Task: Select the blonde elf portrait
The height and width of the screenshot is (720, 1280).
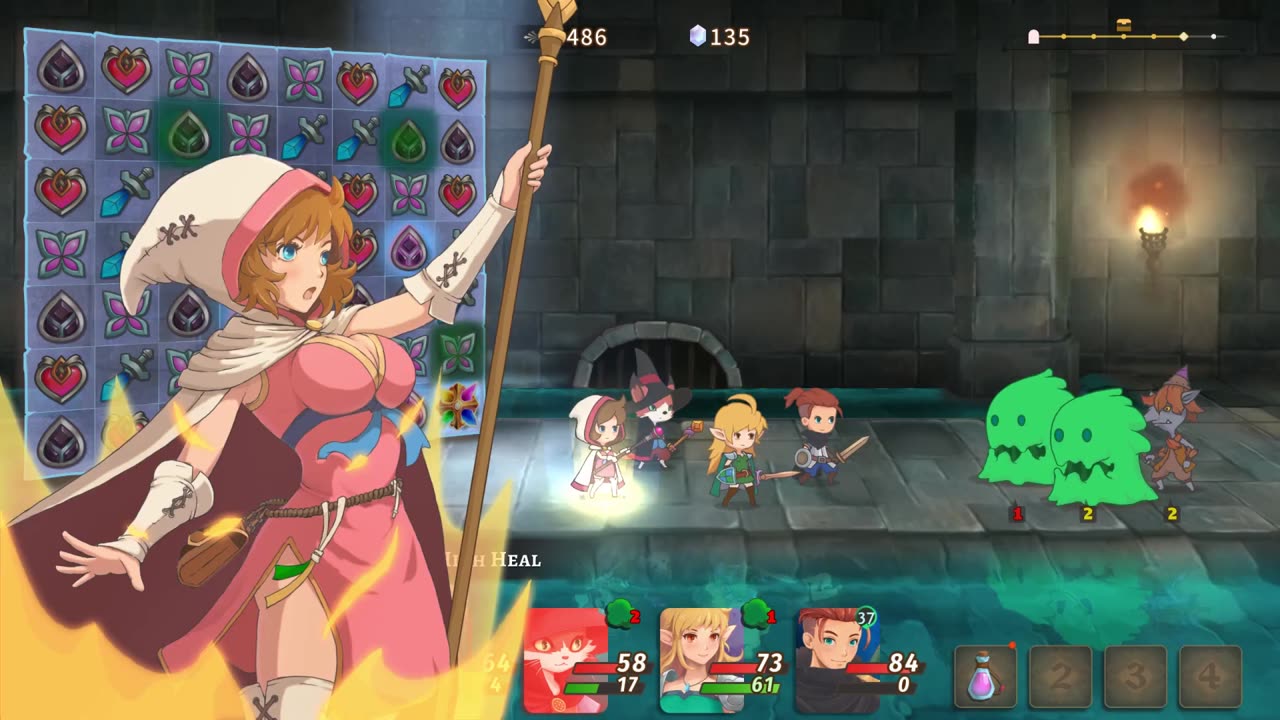Action: click(x=701, y=661)
